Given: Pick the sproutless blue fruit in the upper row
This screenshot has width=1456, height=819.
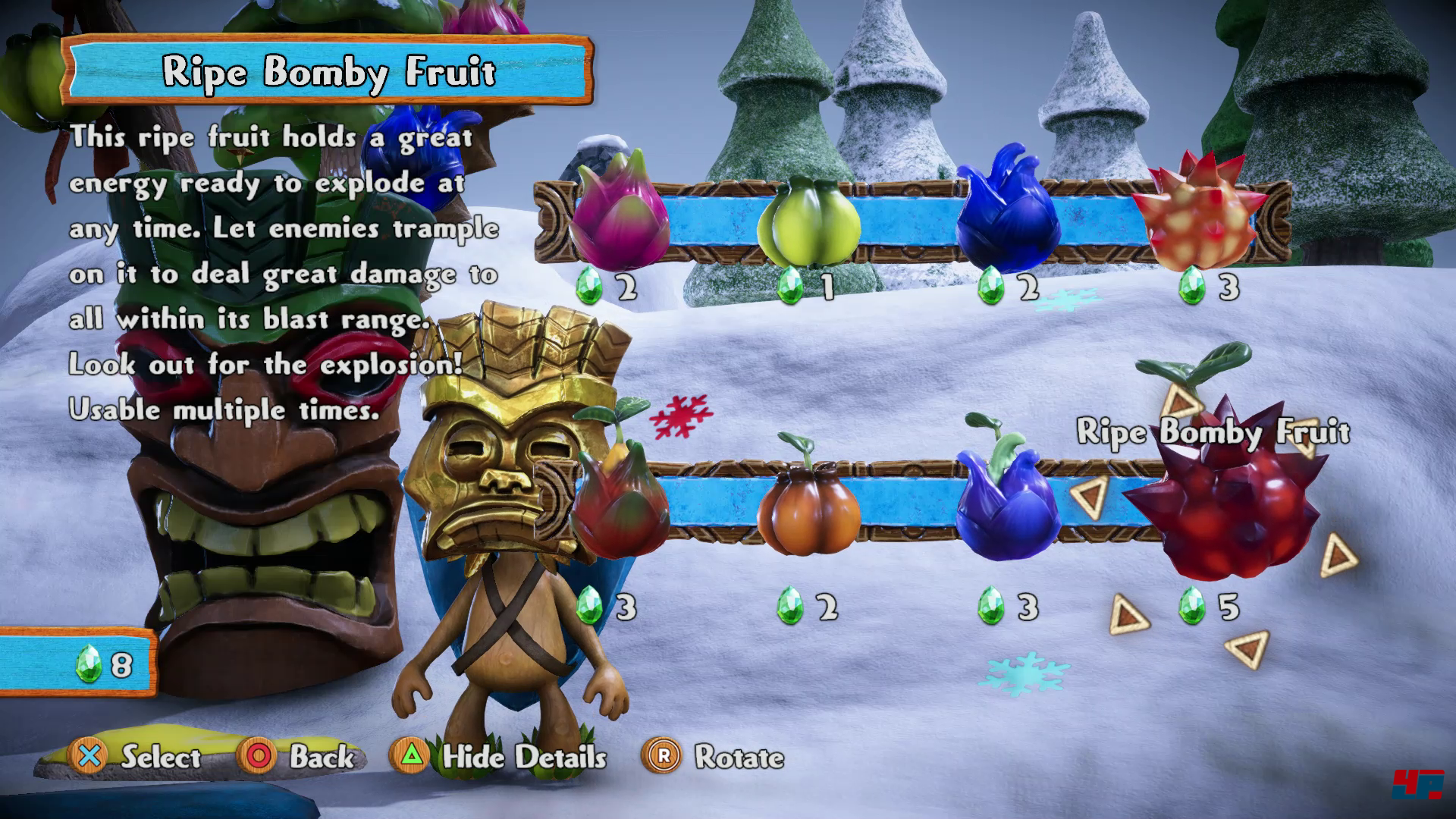Looking at the screenshot, I should coord(1006,211).
